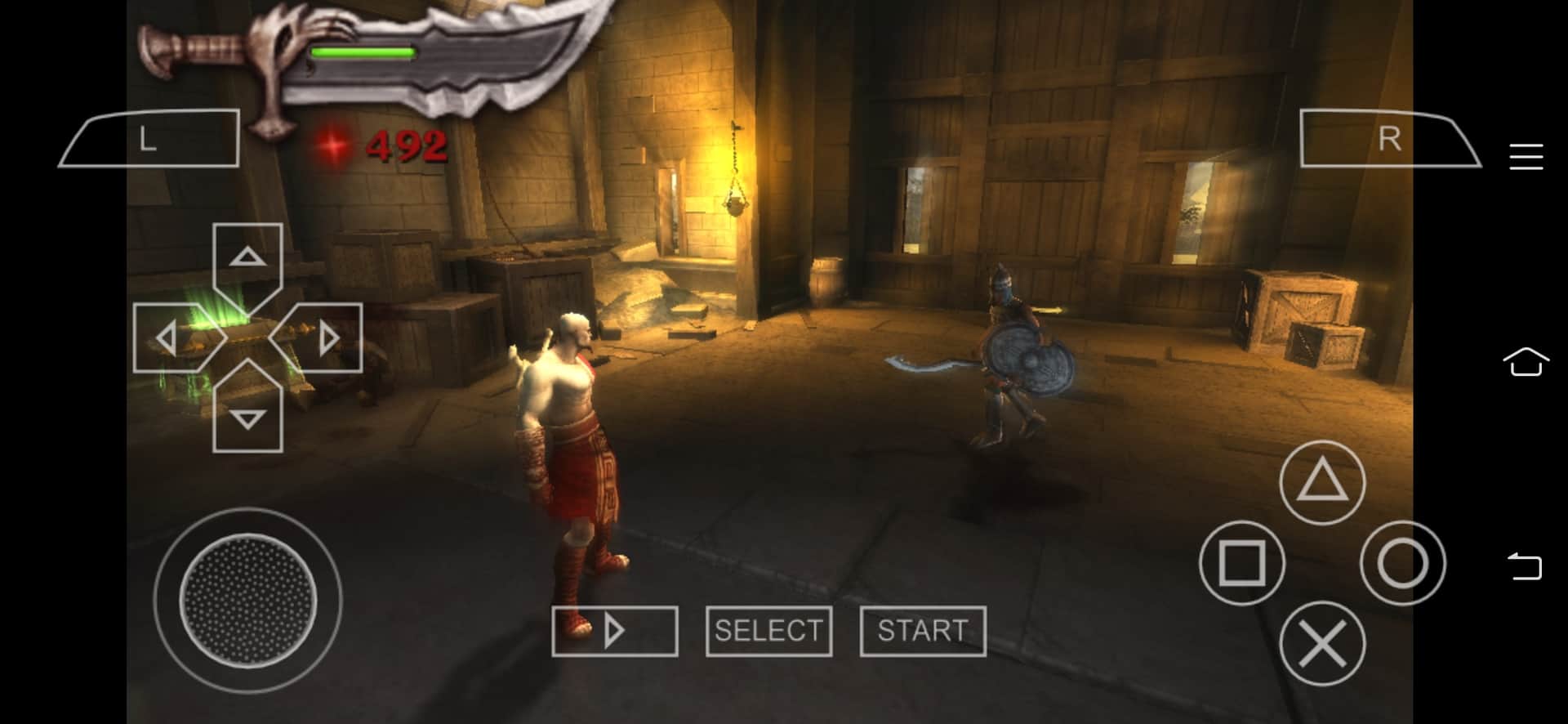Tap the D-pad down arrow

pyautogui.click(x=247, y=418)
